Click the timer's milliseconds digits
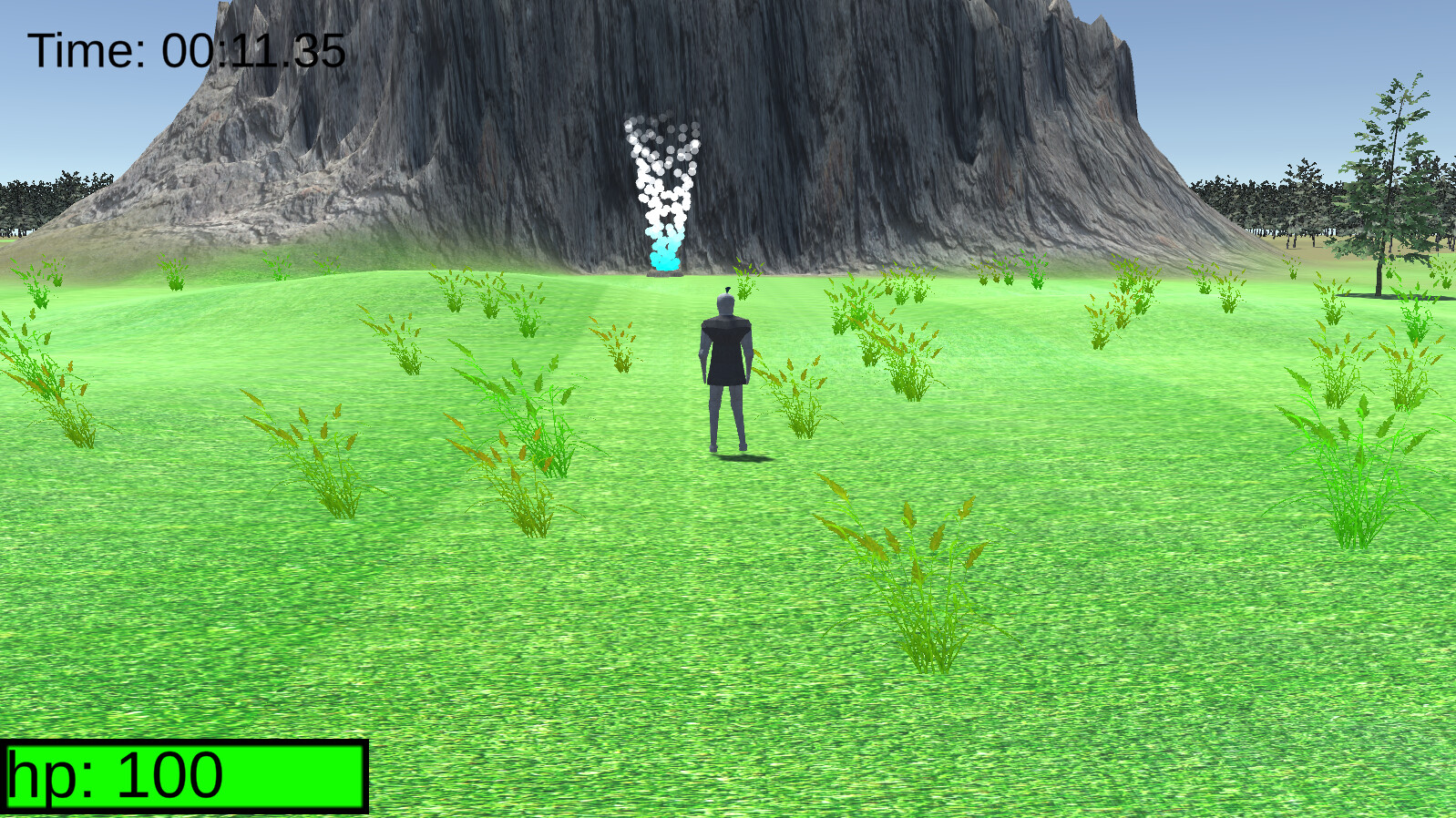 click(319, 50)
